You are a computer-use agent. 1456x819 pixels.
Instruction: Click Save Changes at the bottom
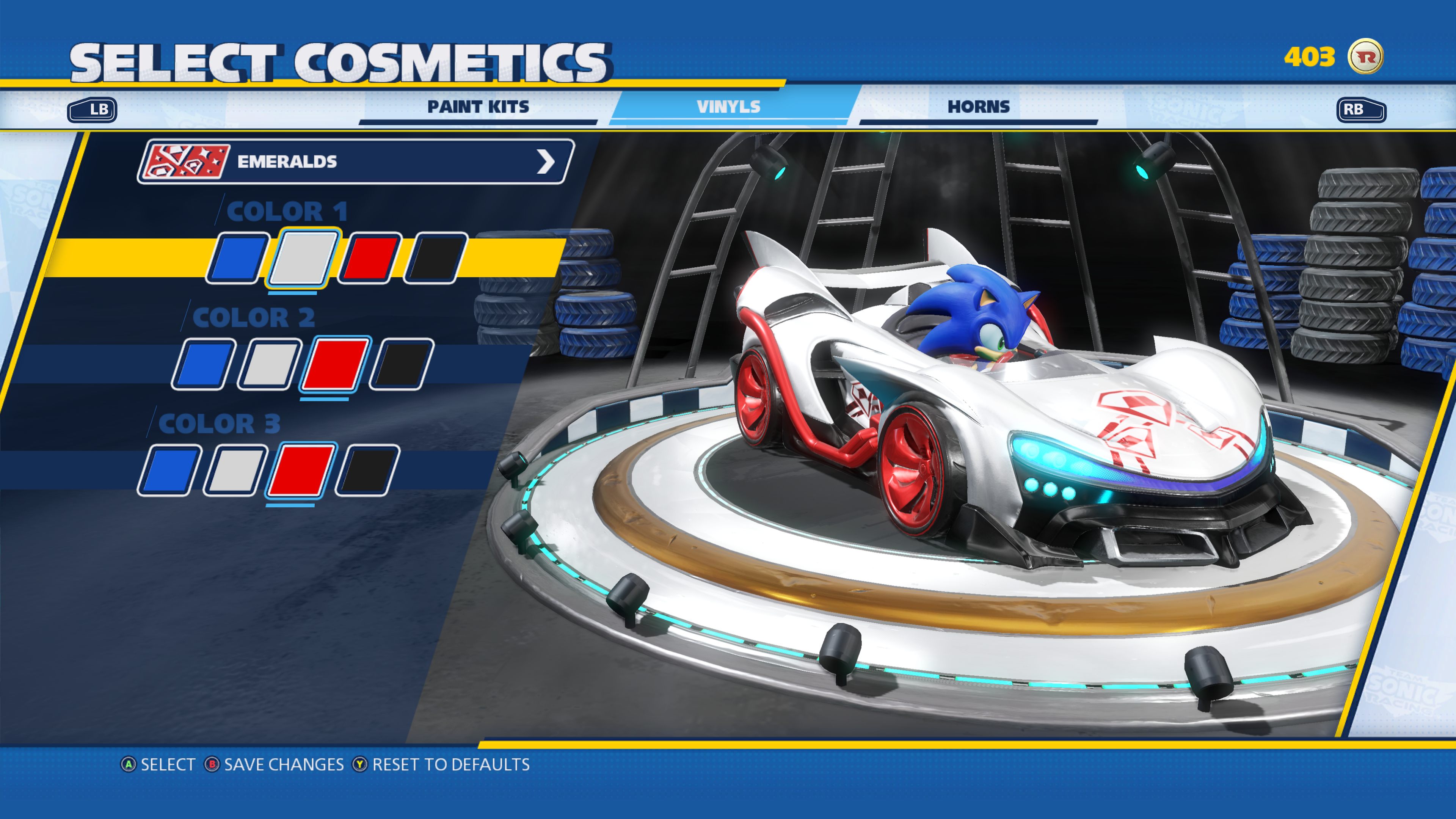pyautogui.click(x=280, y=765)
